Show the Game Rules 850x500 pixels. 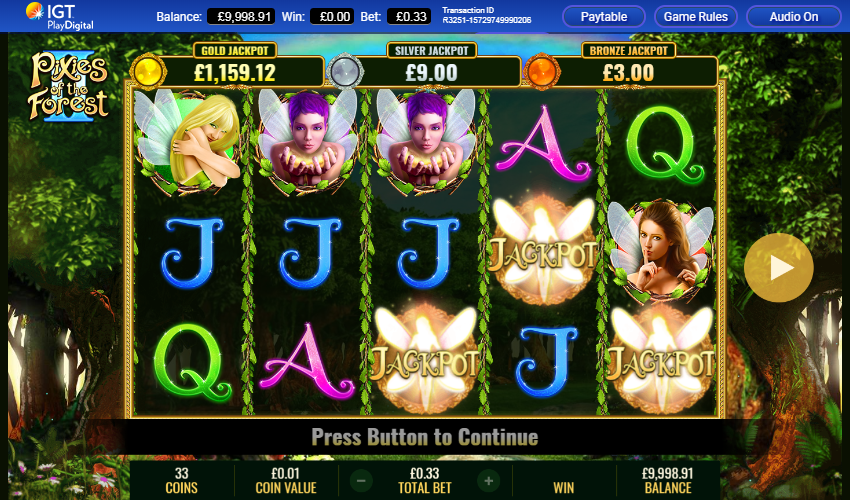(697, 17)
